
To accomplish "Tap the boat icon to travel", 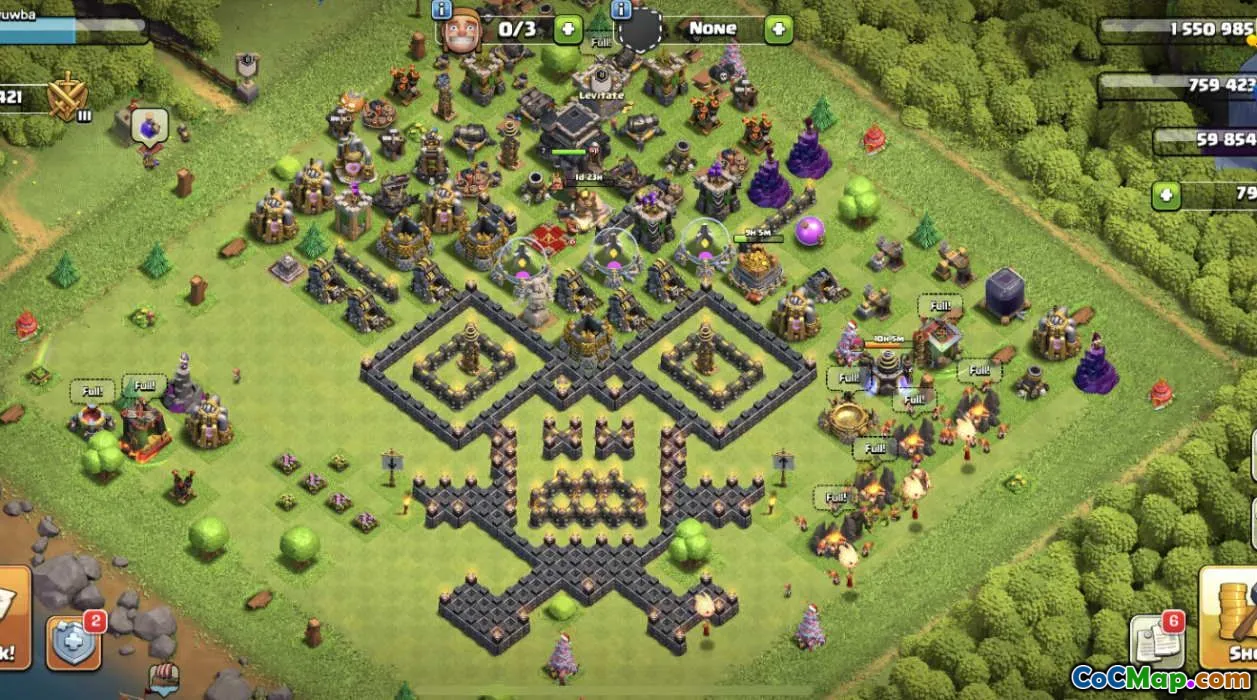I will pyautogui.click(x=163, y=680).
